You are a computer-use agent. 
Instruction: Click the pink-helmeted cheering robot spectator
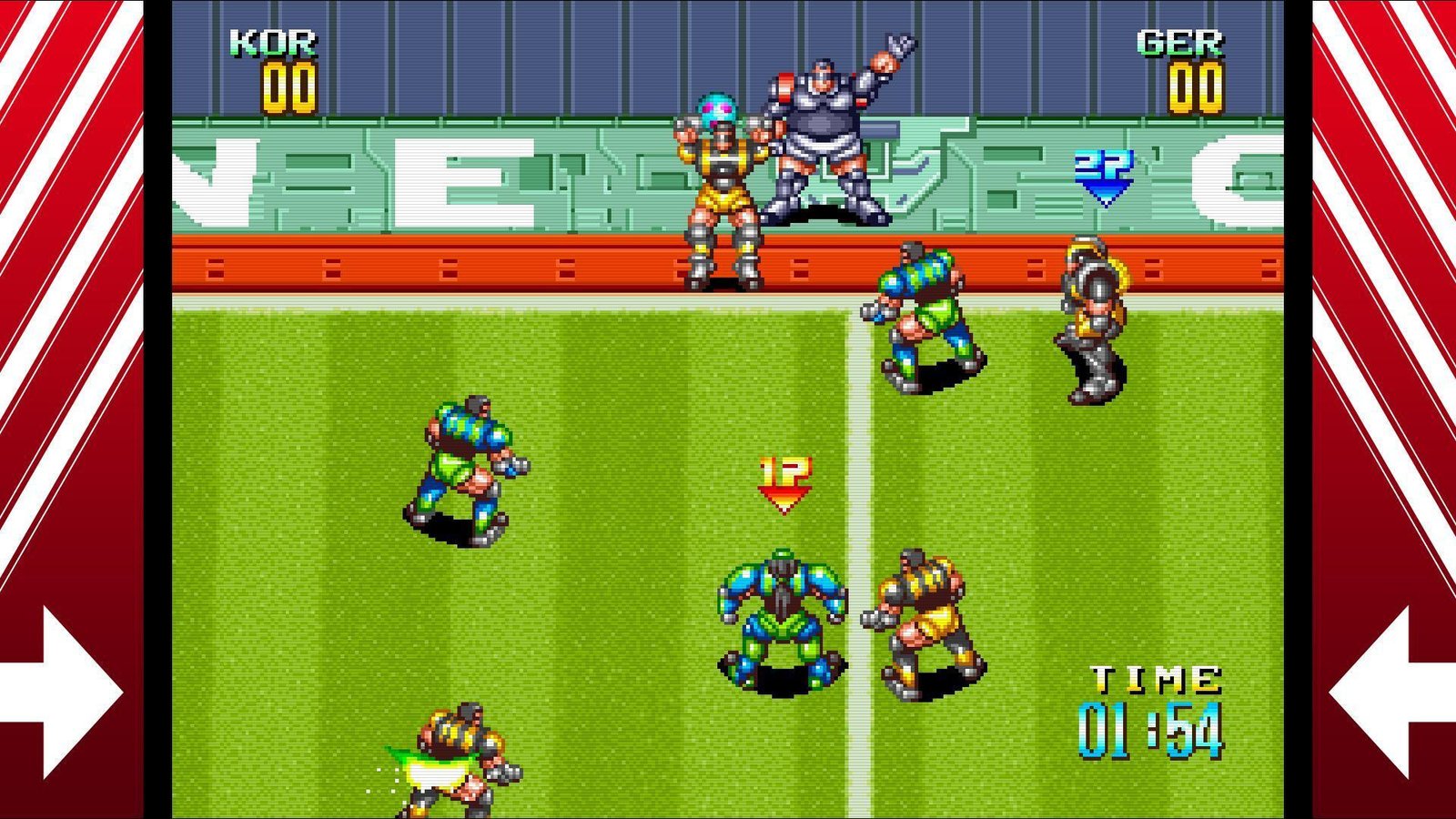[x=723, y=182]
